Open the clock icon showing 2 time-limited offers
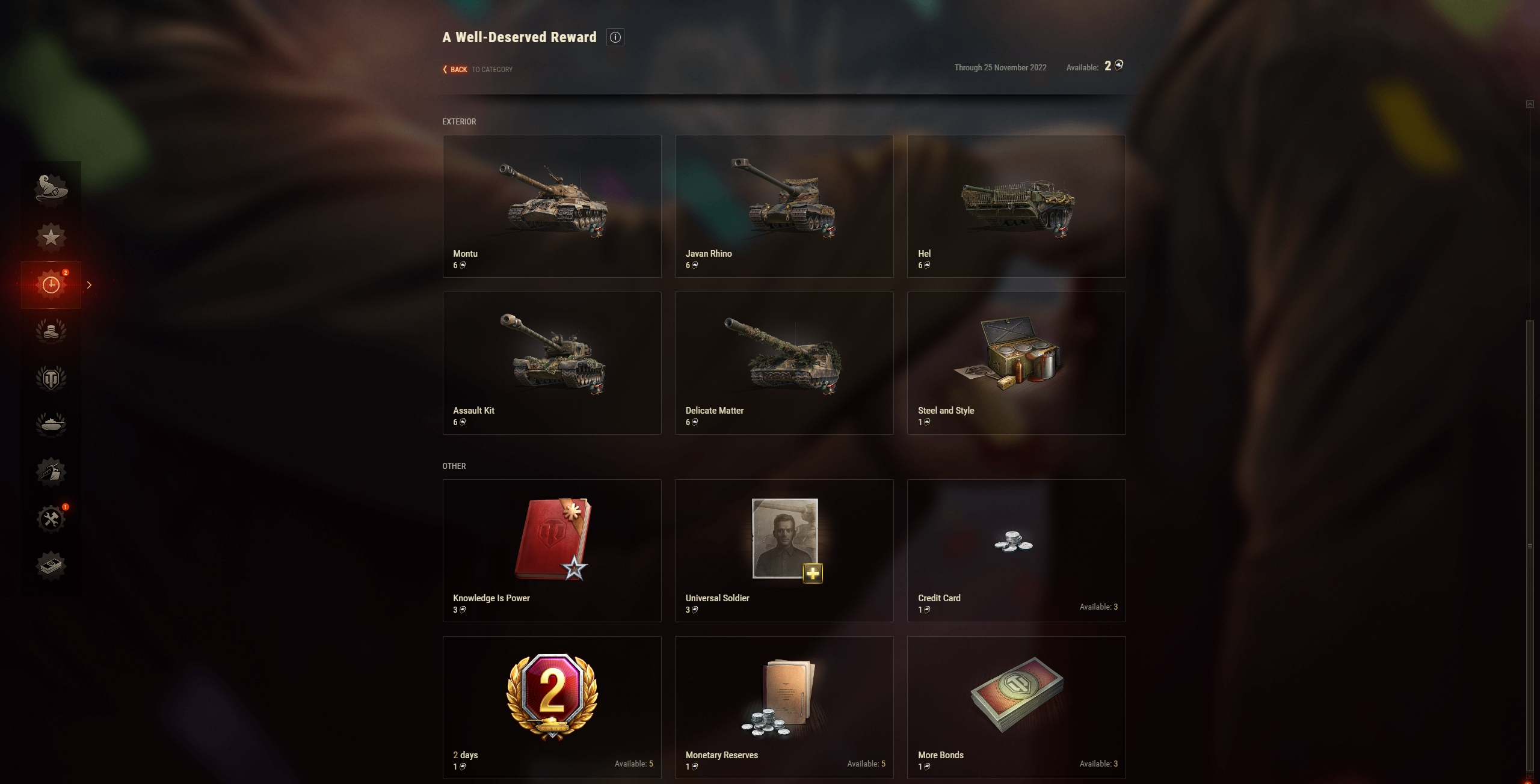 pos(51,284)
